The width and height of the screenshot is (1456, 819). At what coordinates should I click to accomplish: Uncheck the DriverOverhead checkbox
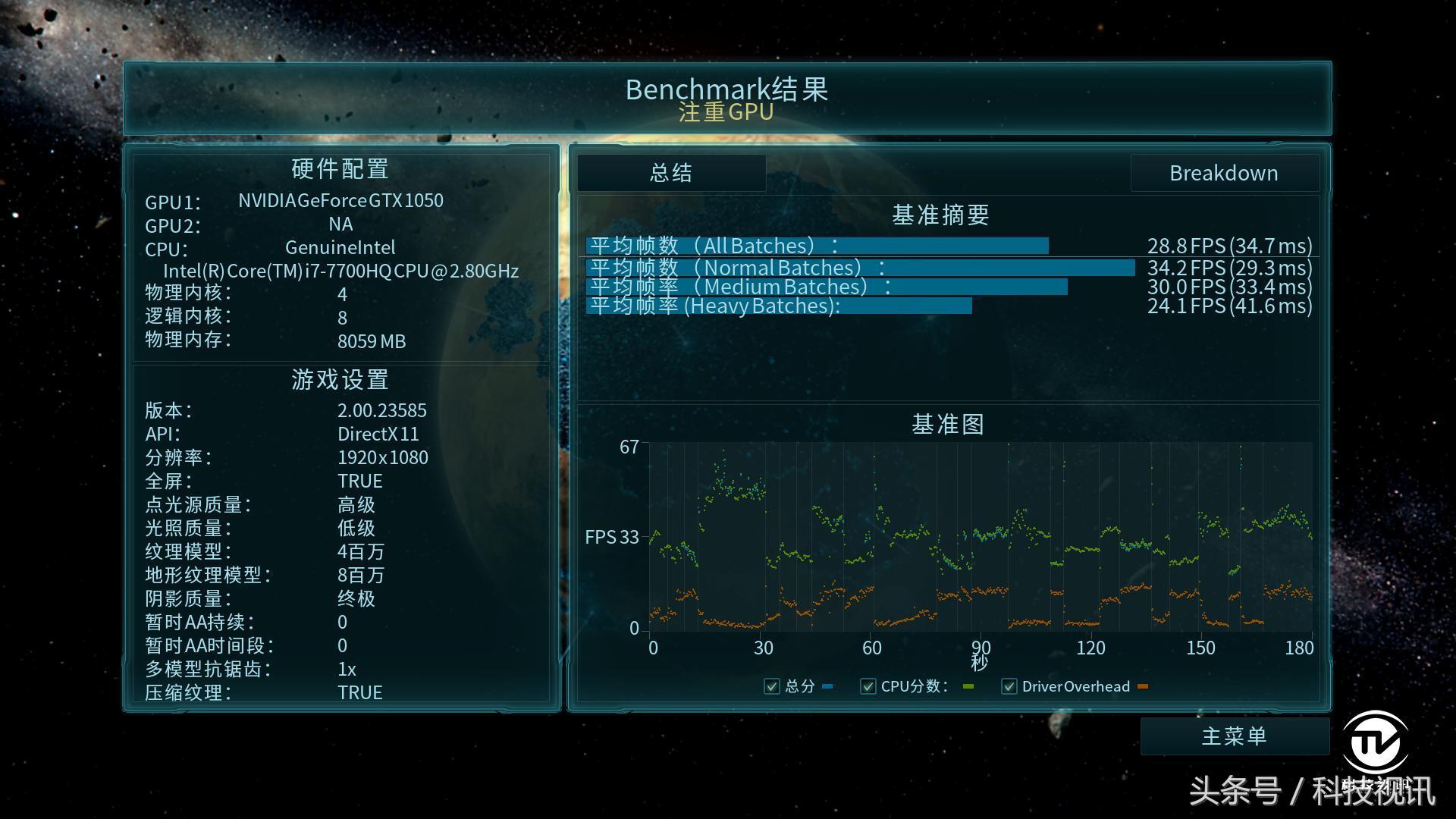[x=1009, y=686]
